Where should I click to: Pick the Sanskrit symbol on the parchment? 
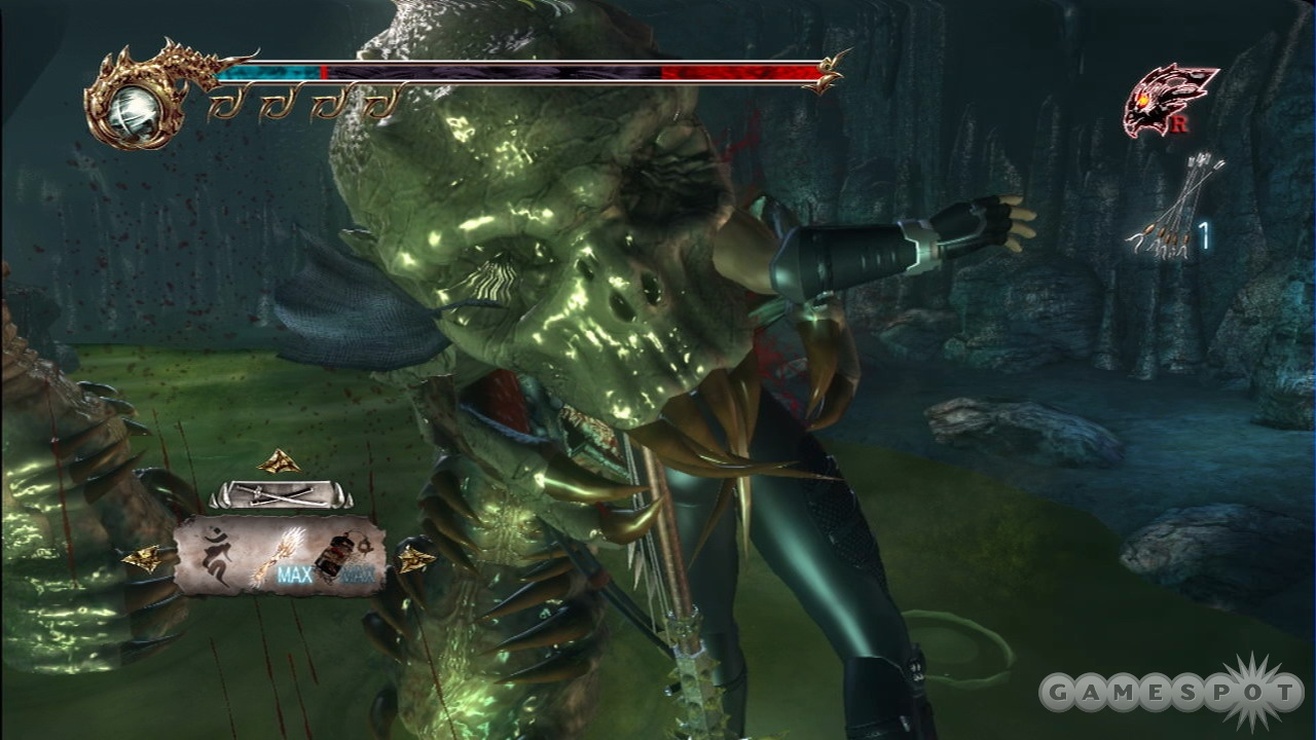pyautogui.click(x=215, y=554)
